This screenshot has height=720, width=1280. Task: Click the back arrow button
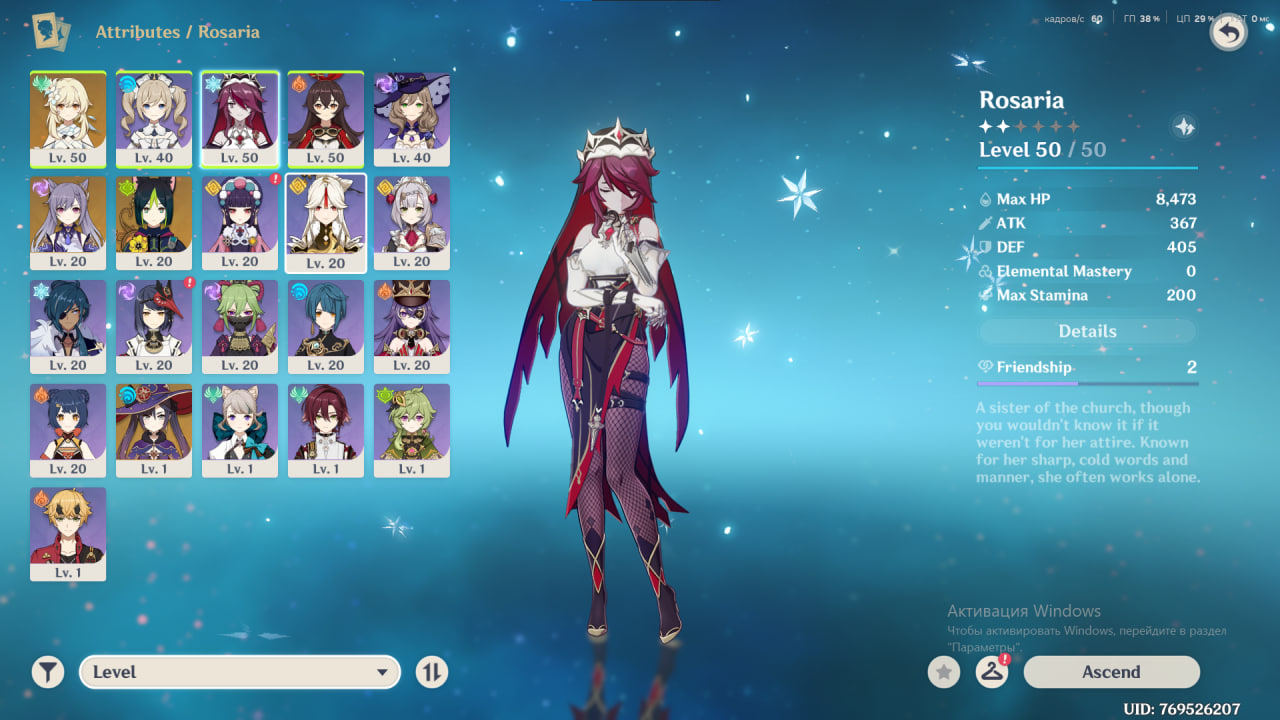tap(1229, 33)
